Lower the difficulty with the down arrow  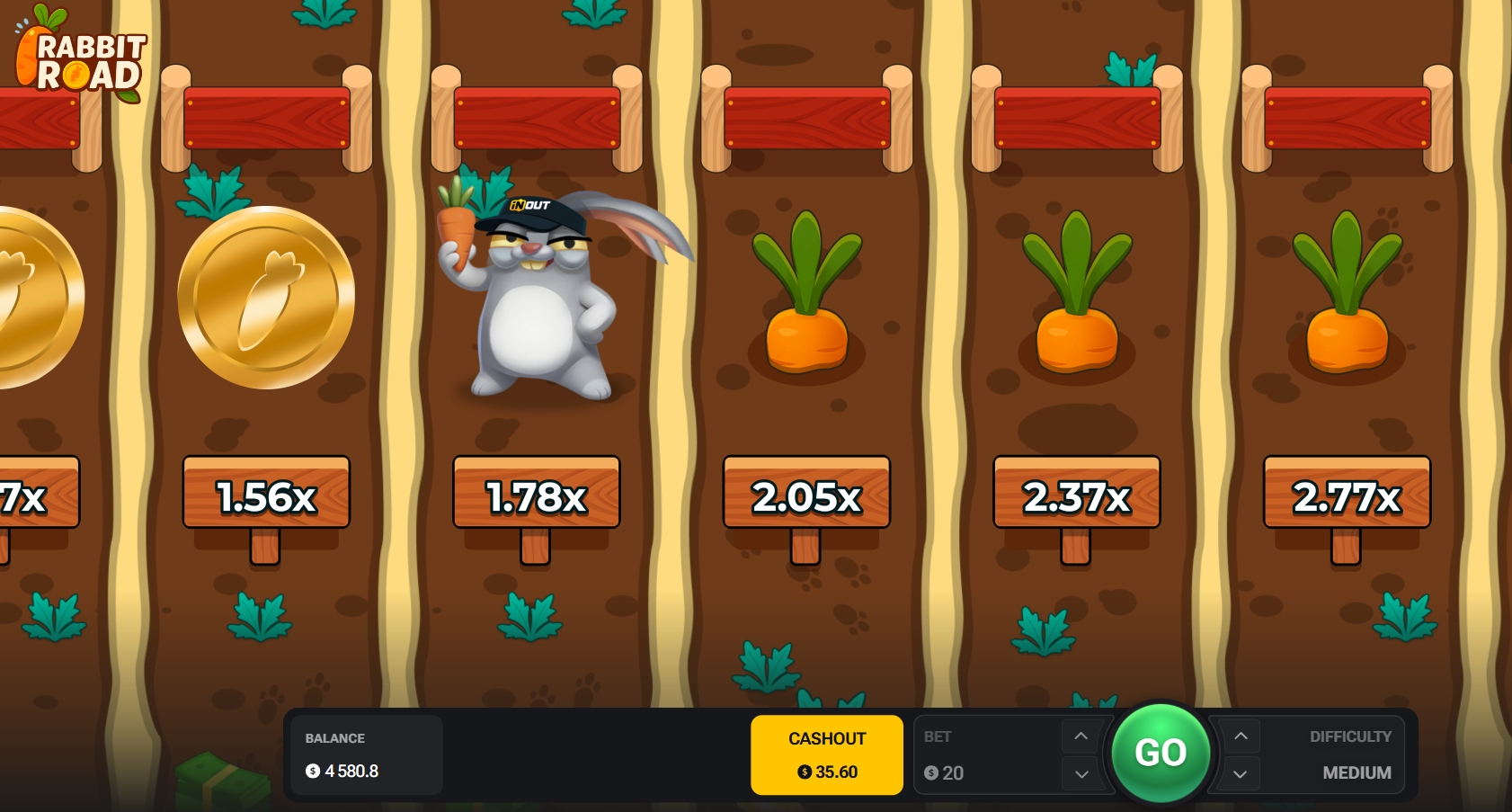1241,773
